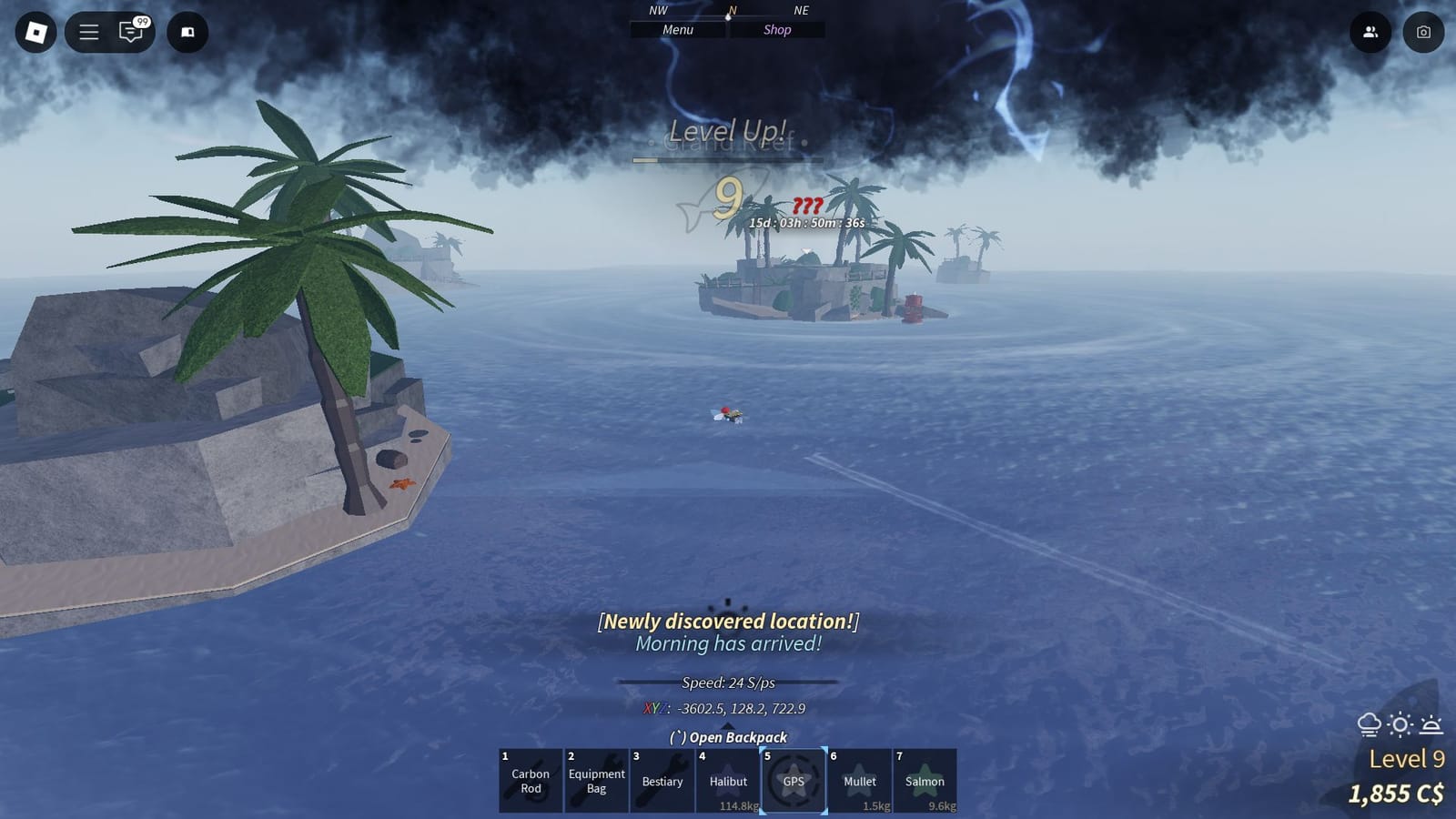Select the Salmon in slot 7

(x=924, y=781)
